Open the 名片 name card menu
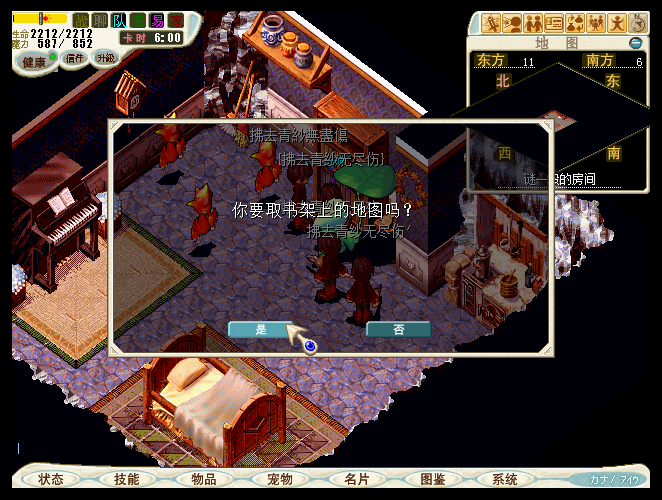Image resolution: width=662 pixels, height=500 pixels. [357, 479]
